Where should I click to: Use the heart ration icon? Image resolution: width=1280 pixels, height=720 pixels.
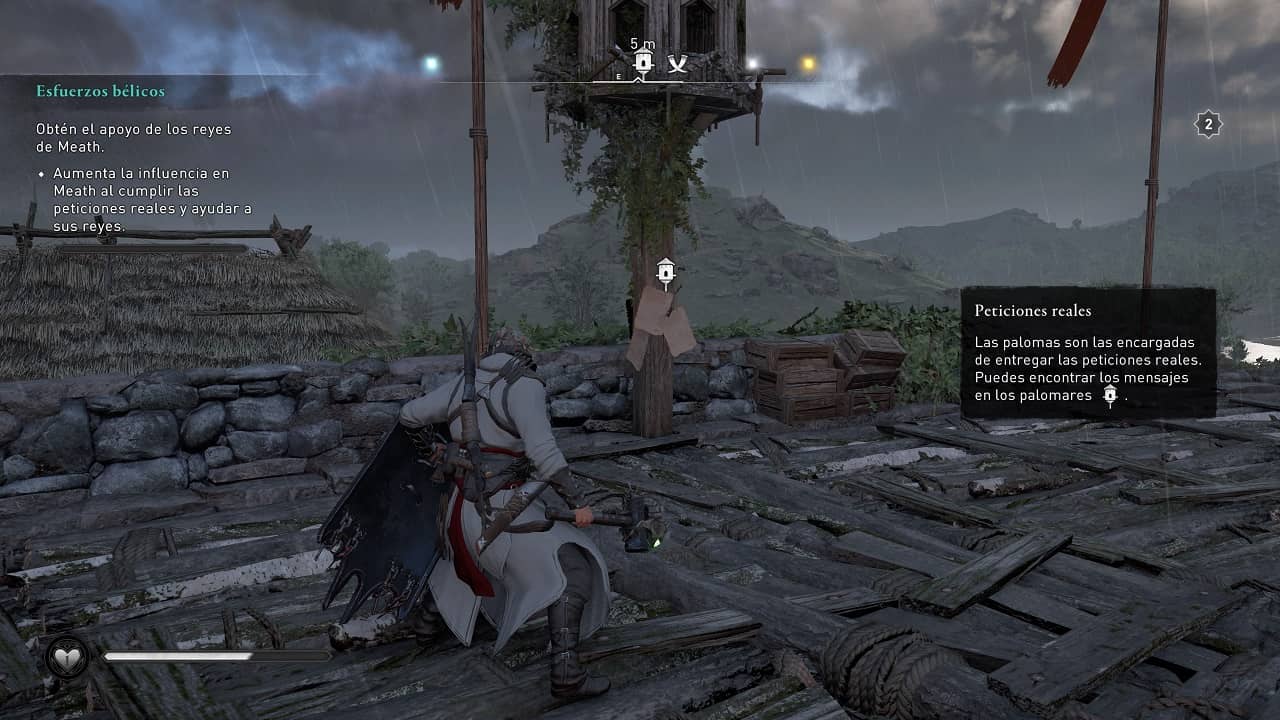click(67, 656)
